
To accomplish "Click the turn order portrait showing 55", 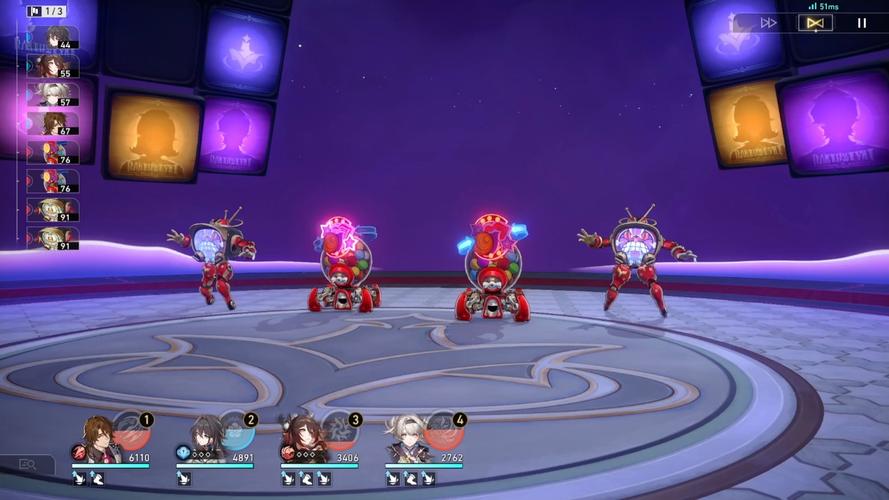I will tap(53, 66).
